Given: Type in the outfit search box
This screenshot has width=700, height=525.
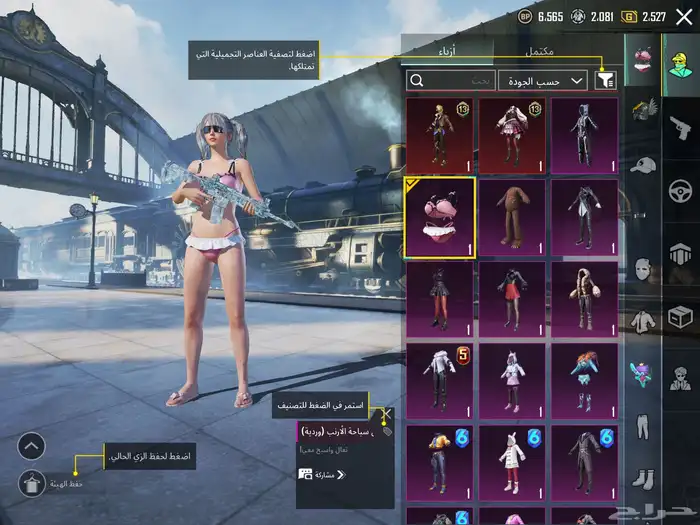Looking at the screenshot, I should (450, 80).
